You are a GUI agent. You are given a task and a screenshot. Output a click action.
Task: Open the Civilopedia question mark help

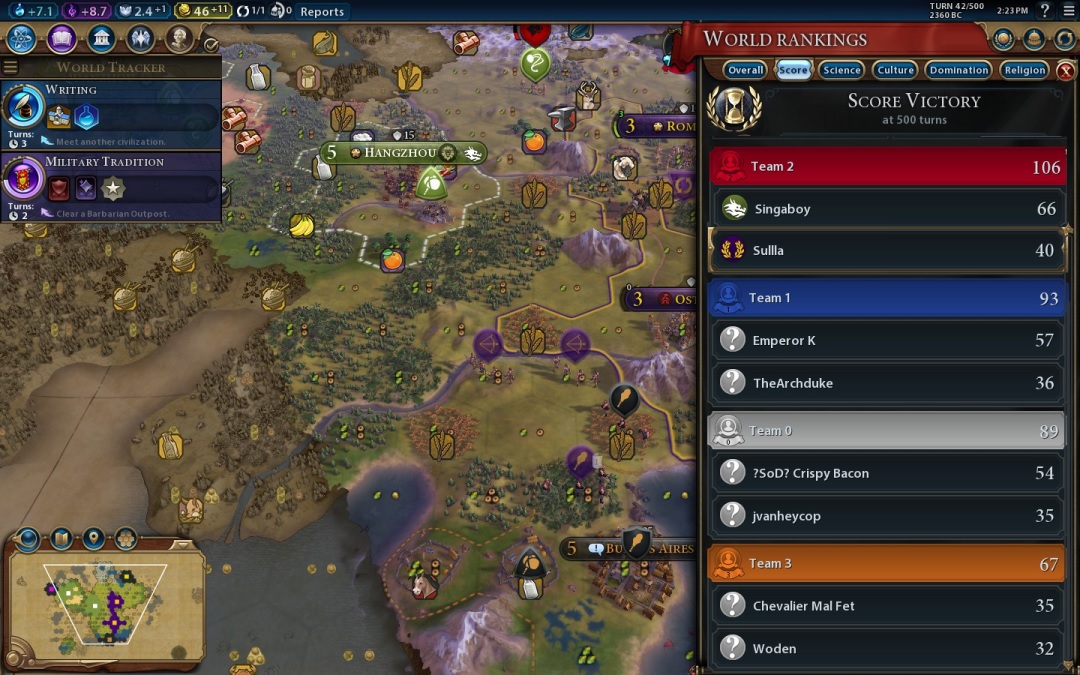1044,11
